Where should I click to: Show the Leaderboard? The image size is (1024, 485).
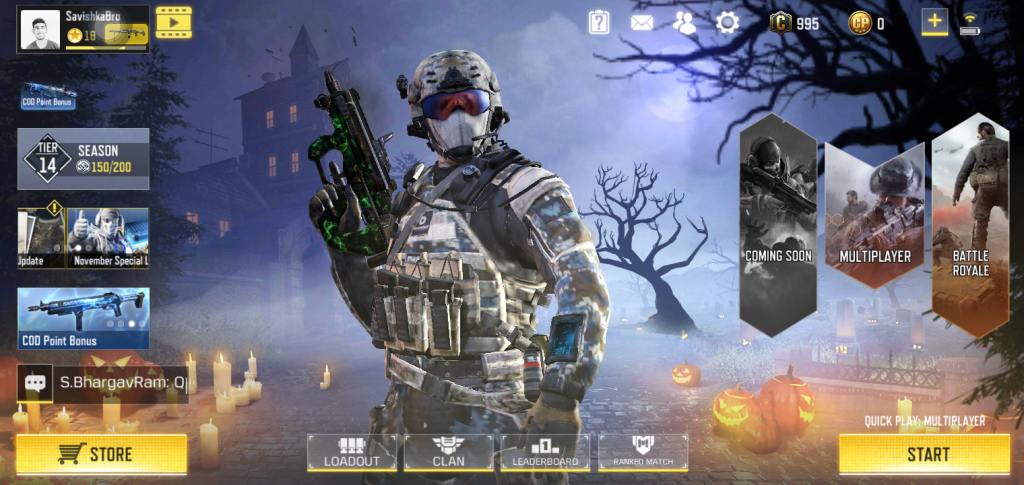[x=545, y=452]
